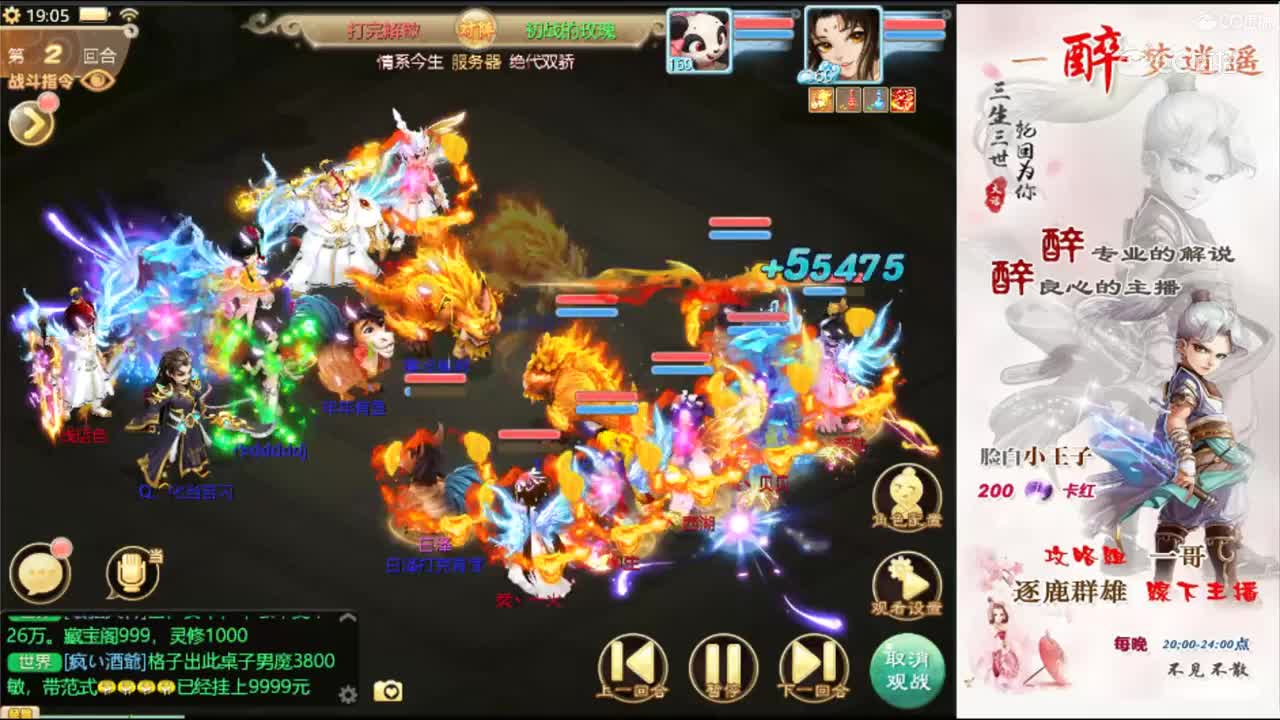Collapse the round counter panel with circle arrow
1280x720 pixels.
[x=131, y=29]
